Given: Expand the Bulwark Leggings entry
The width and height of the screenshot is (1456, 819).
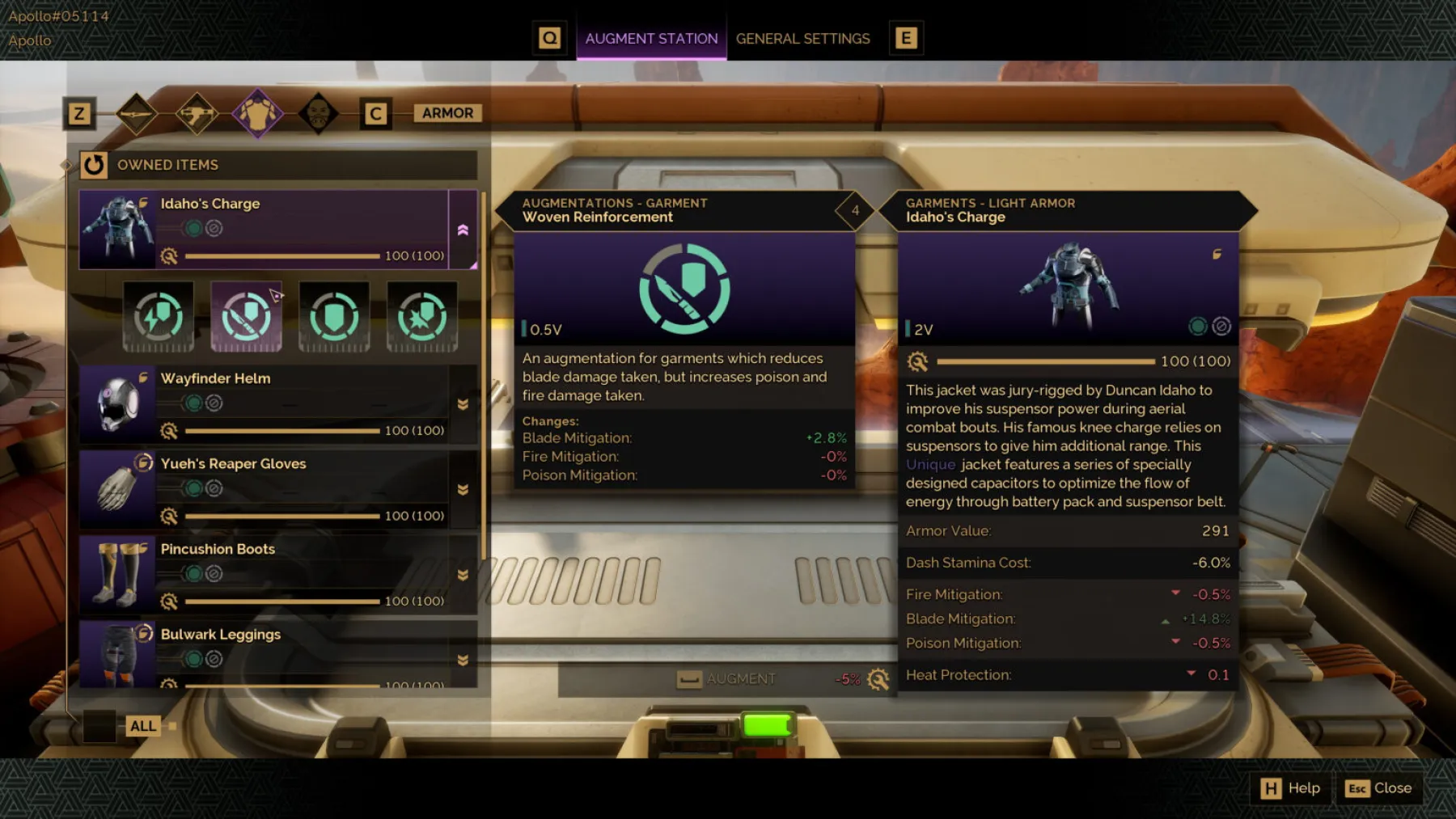Looking at the screenshot, I should (463, 659).
